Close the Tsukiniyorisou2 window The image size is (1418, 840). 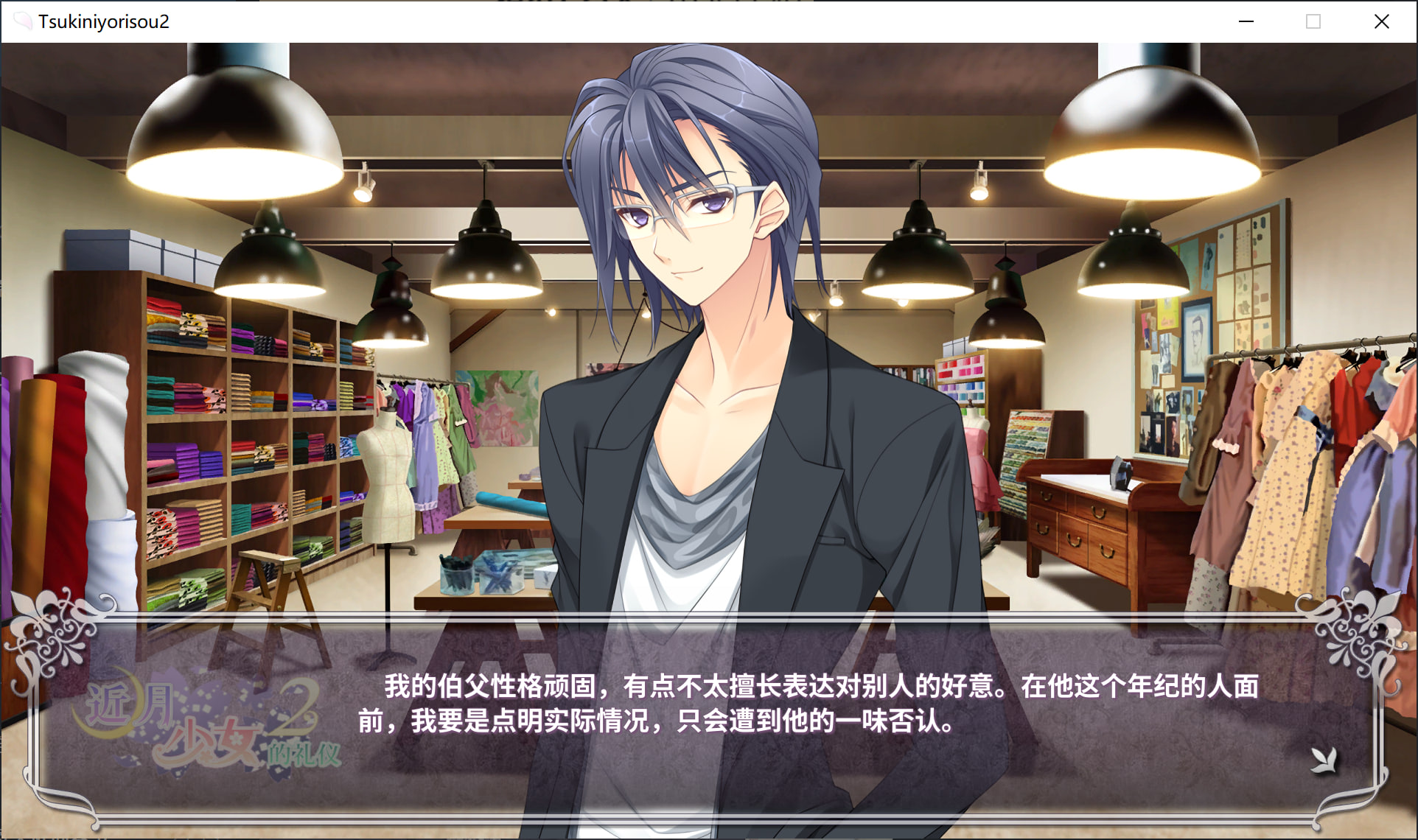point(1381,21)
